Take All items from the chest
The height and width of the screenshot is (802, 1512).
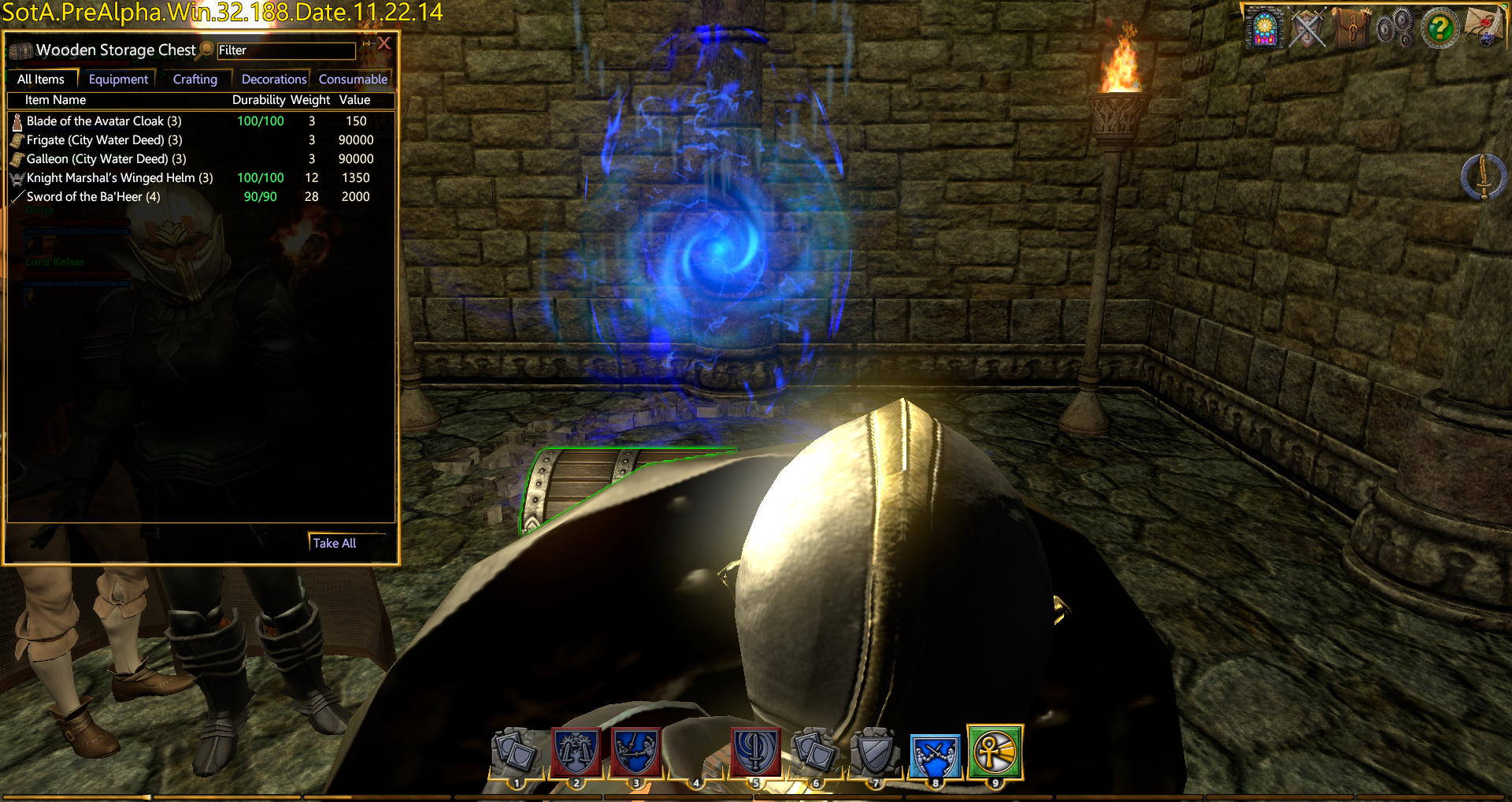pyautogui.click(x=335, y=543)
